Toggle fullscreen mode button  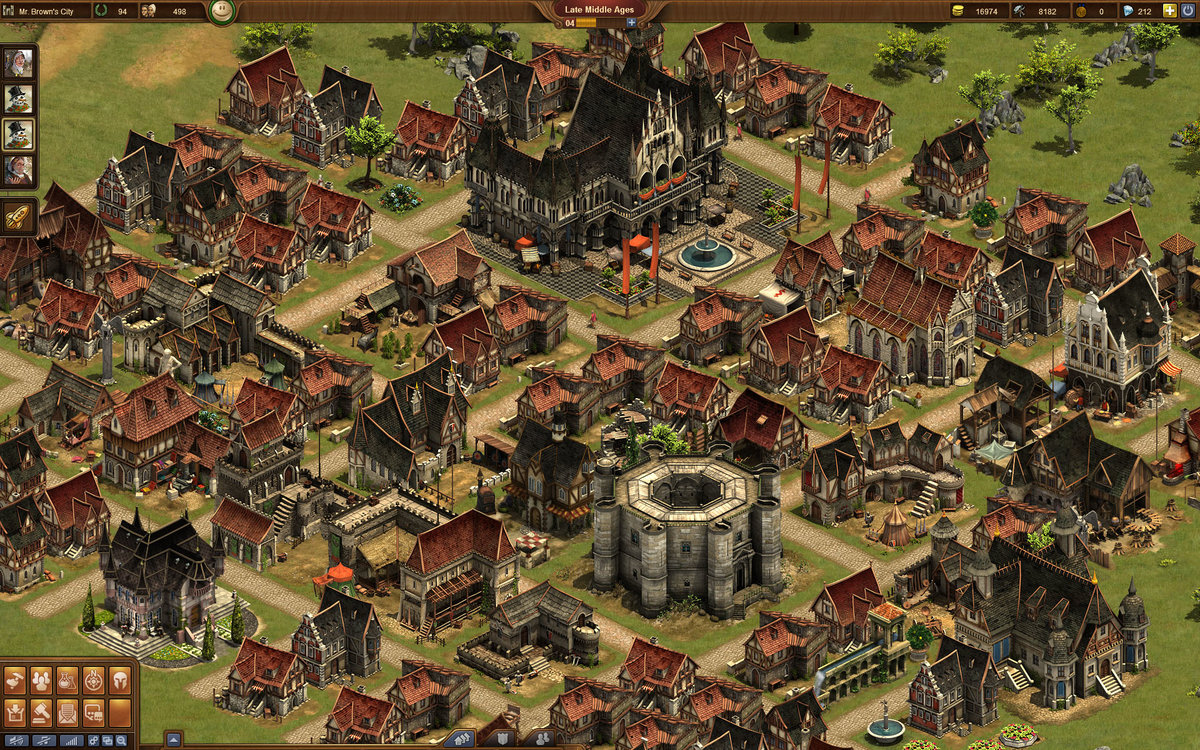(x=107, y=741)
